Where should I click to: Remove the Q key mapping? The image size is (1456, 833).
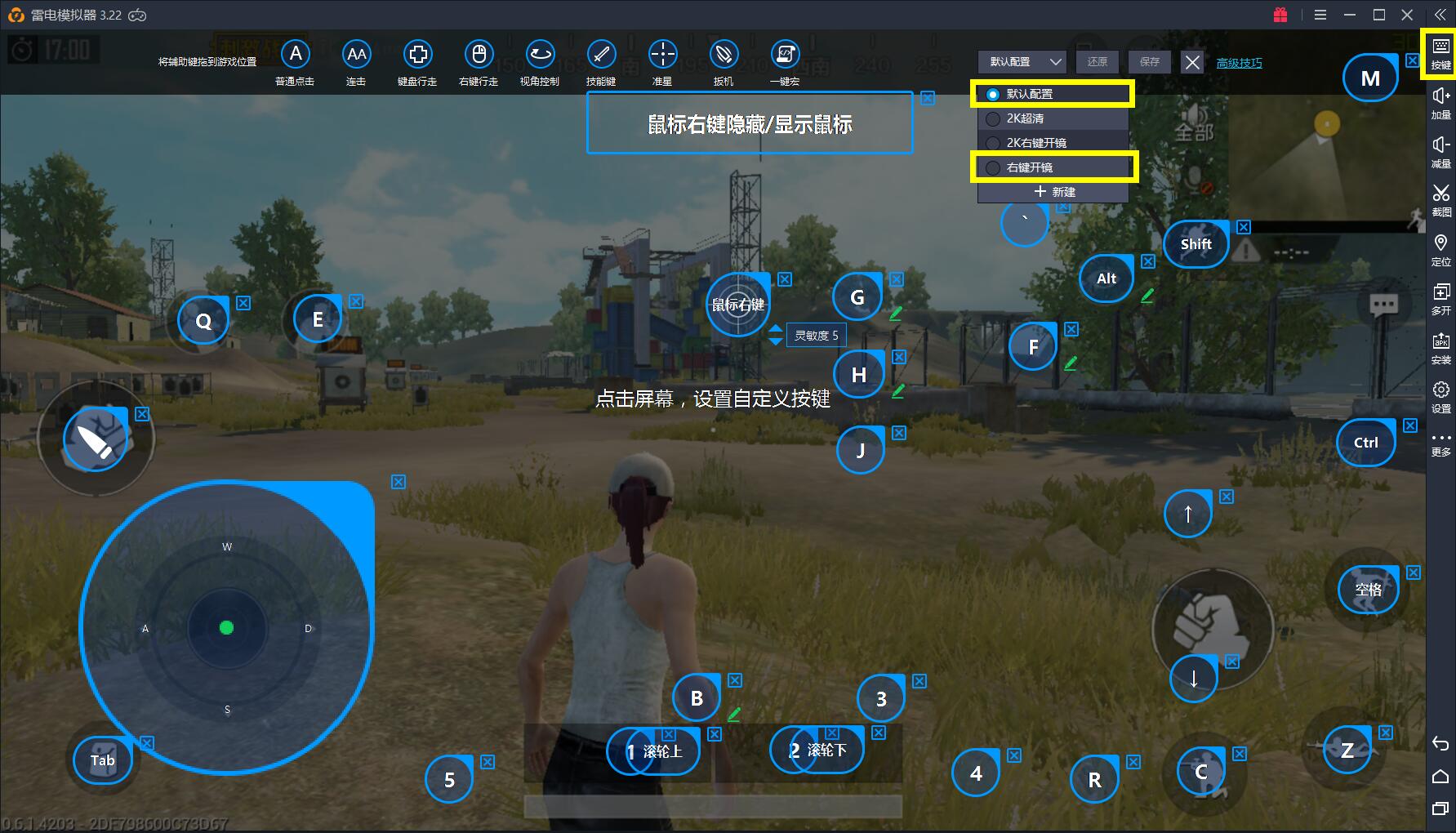point(243,303)
